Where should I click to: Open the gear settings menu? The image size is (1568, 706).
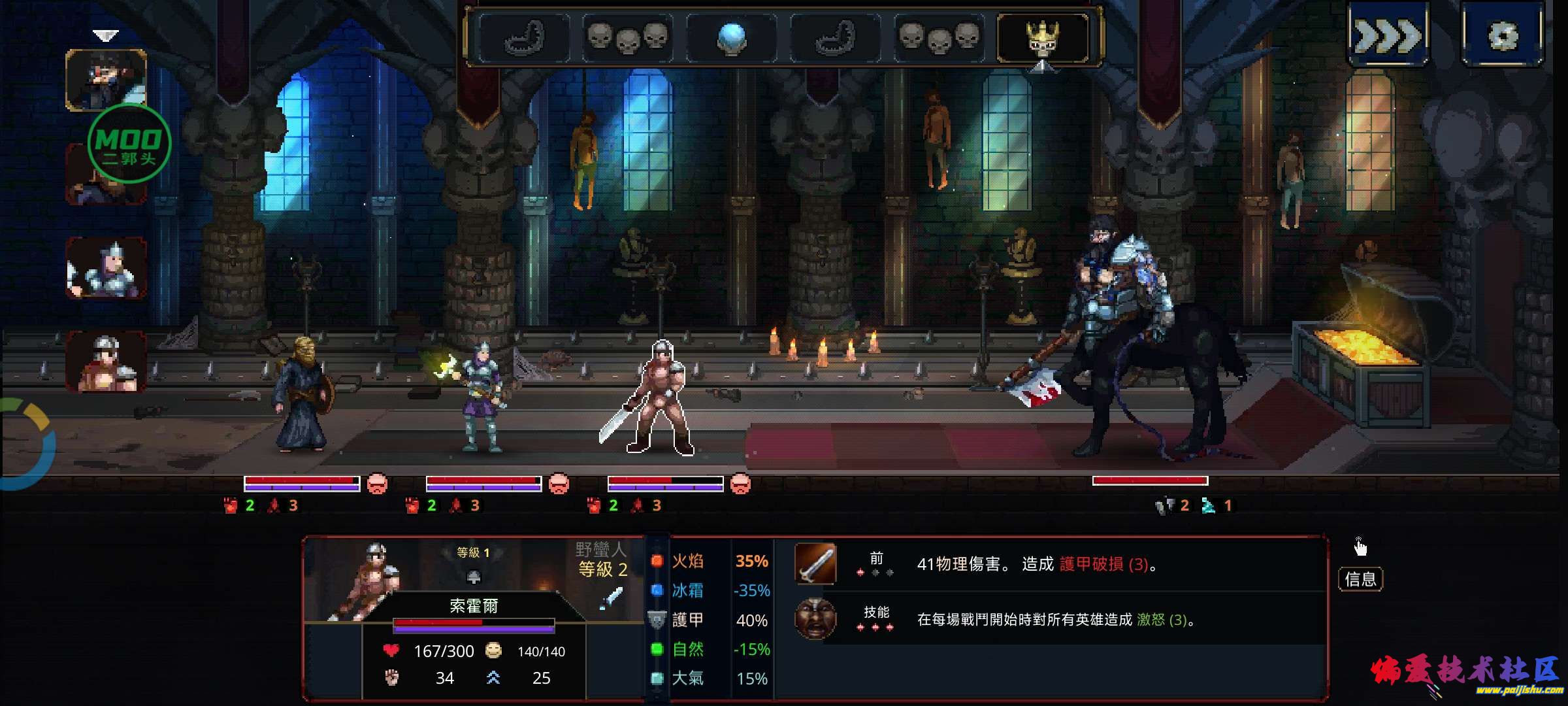point(1503,35)
